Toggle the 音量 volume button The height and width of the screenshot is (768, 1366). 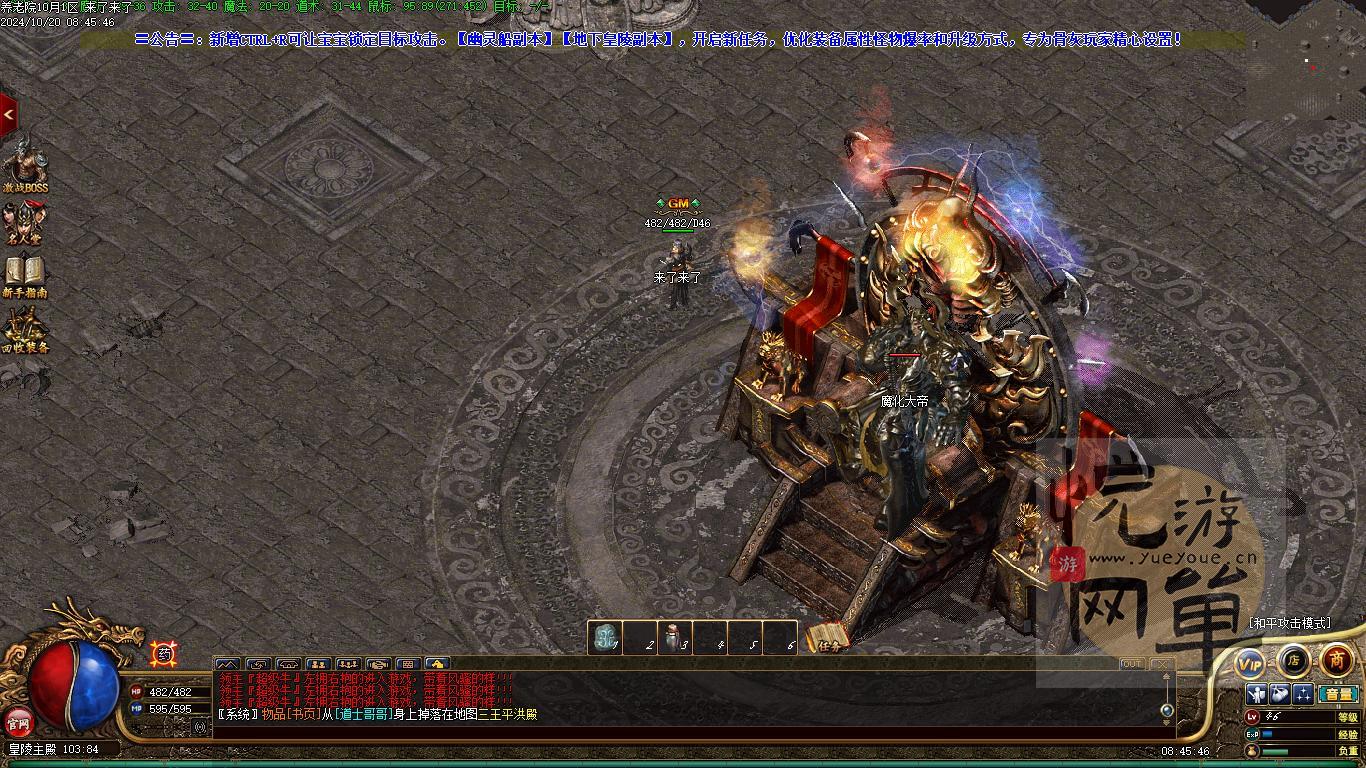[1338, 694]
